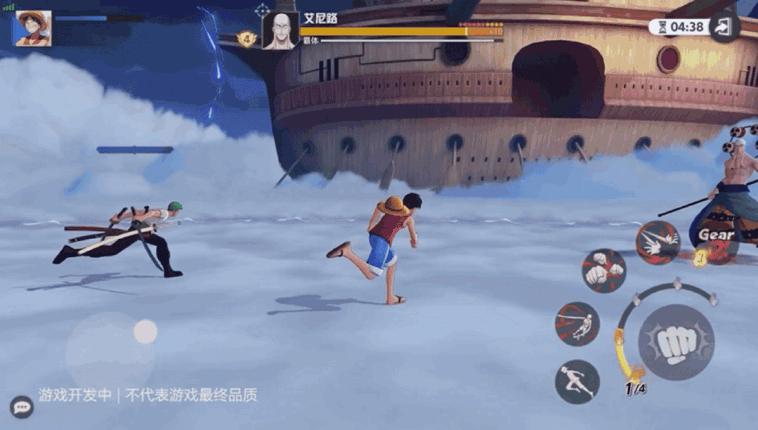Screen dimensions: 758x430
Task: Click Luffy's player portrait
Action: click(32, 27)
